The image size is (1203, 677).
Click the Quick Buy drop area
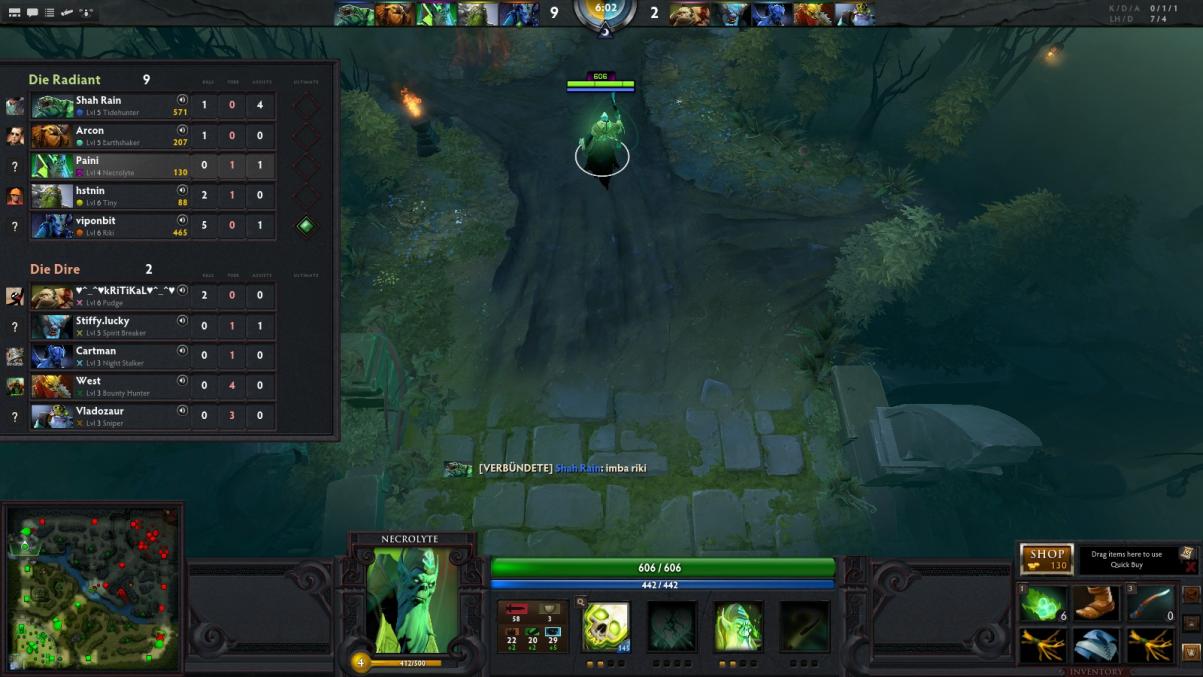pos(1126,560)
